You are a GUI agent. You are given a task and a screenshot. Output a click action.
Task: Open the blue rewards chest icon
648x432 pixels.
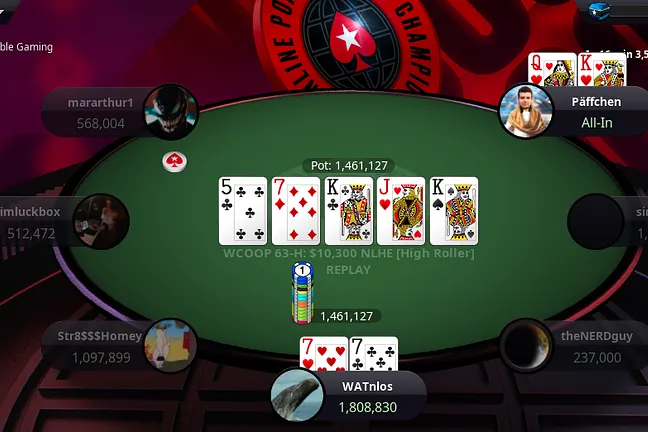601,7
